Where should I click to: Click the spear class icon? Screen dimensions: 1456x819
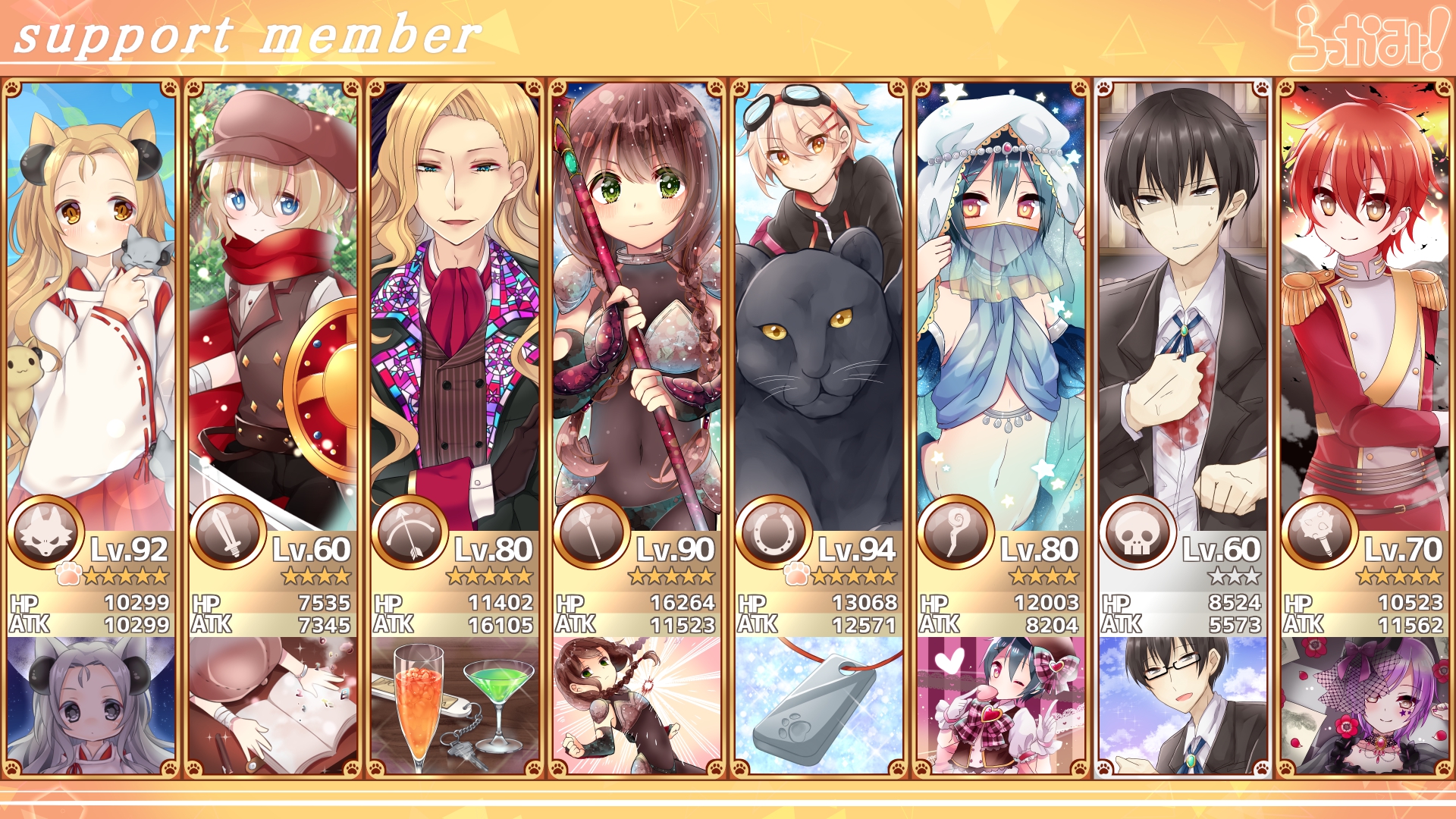coord(591,532)
